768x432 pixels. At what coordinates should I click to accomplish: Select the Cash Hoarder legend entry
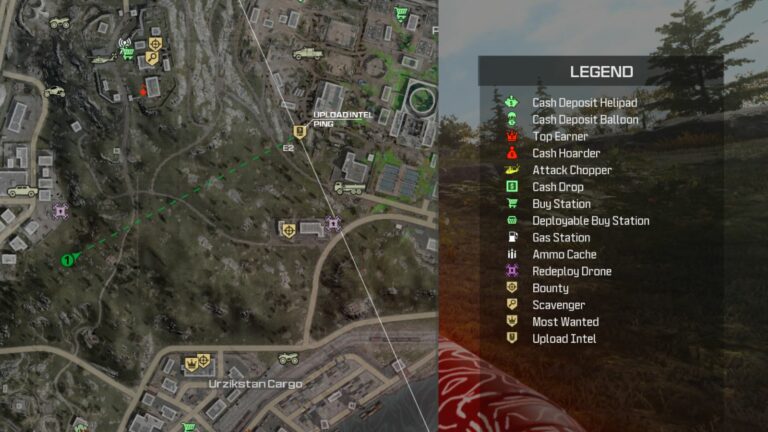coord(566,153)
